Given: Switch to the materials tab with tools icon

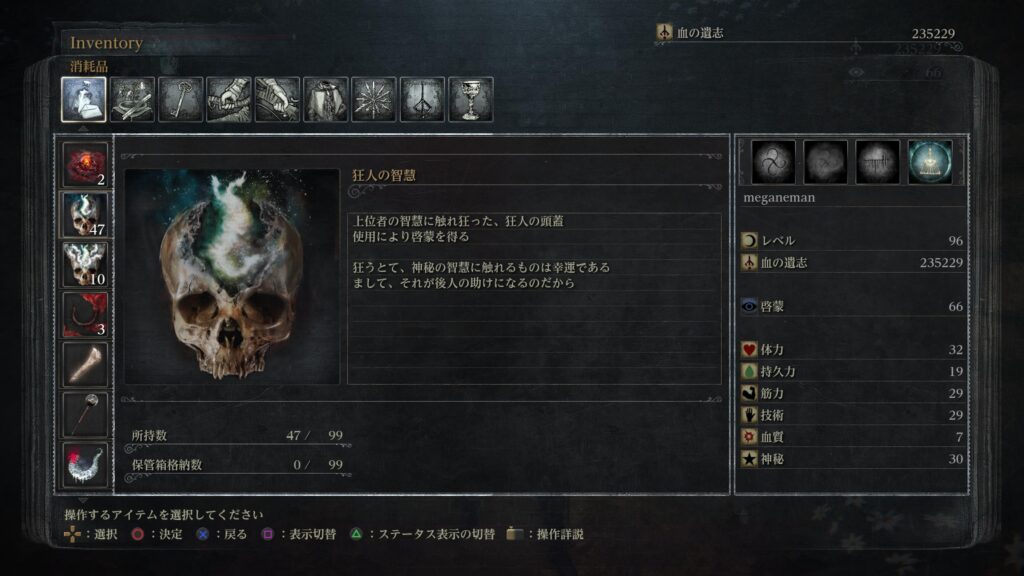Looking at the screenshot, I should [x=132, y=99].
